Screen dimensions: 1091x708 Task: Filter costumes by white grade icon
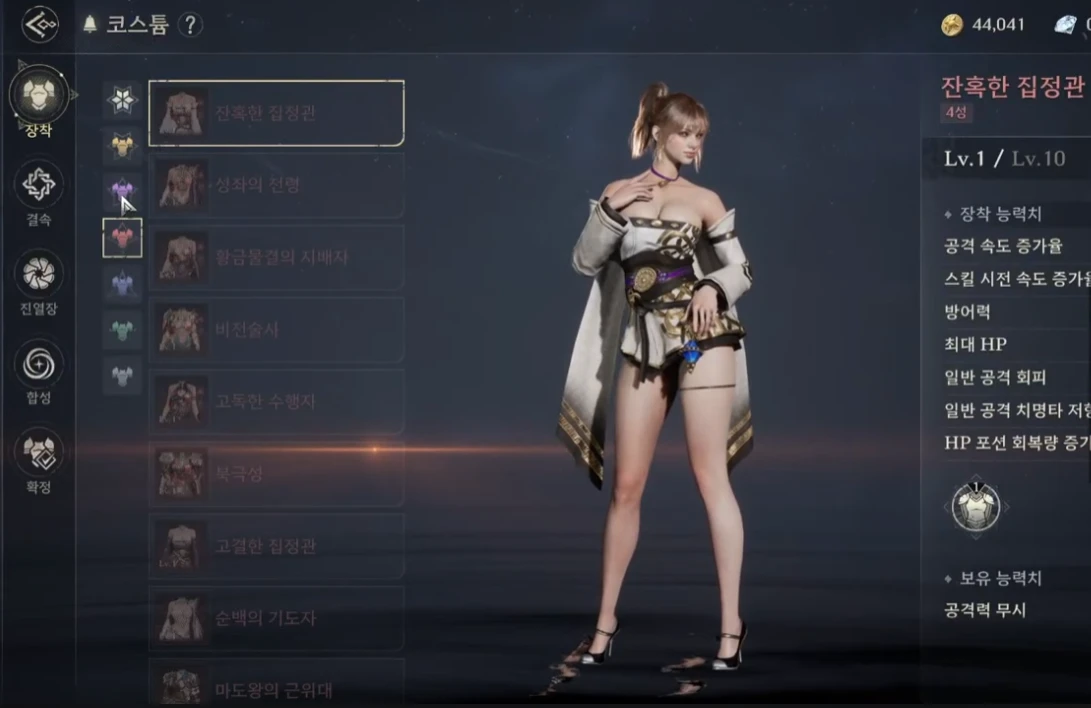(122, 375)
